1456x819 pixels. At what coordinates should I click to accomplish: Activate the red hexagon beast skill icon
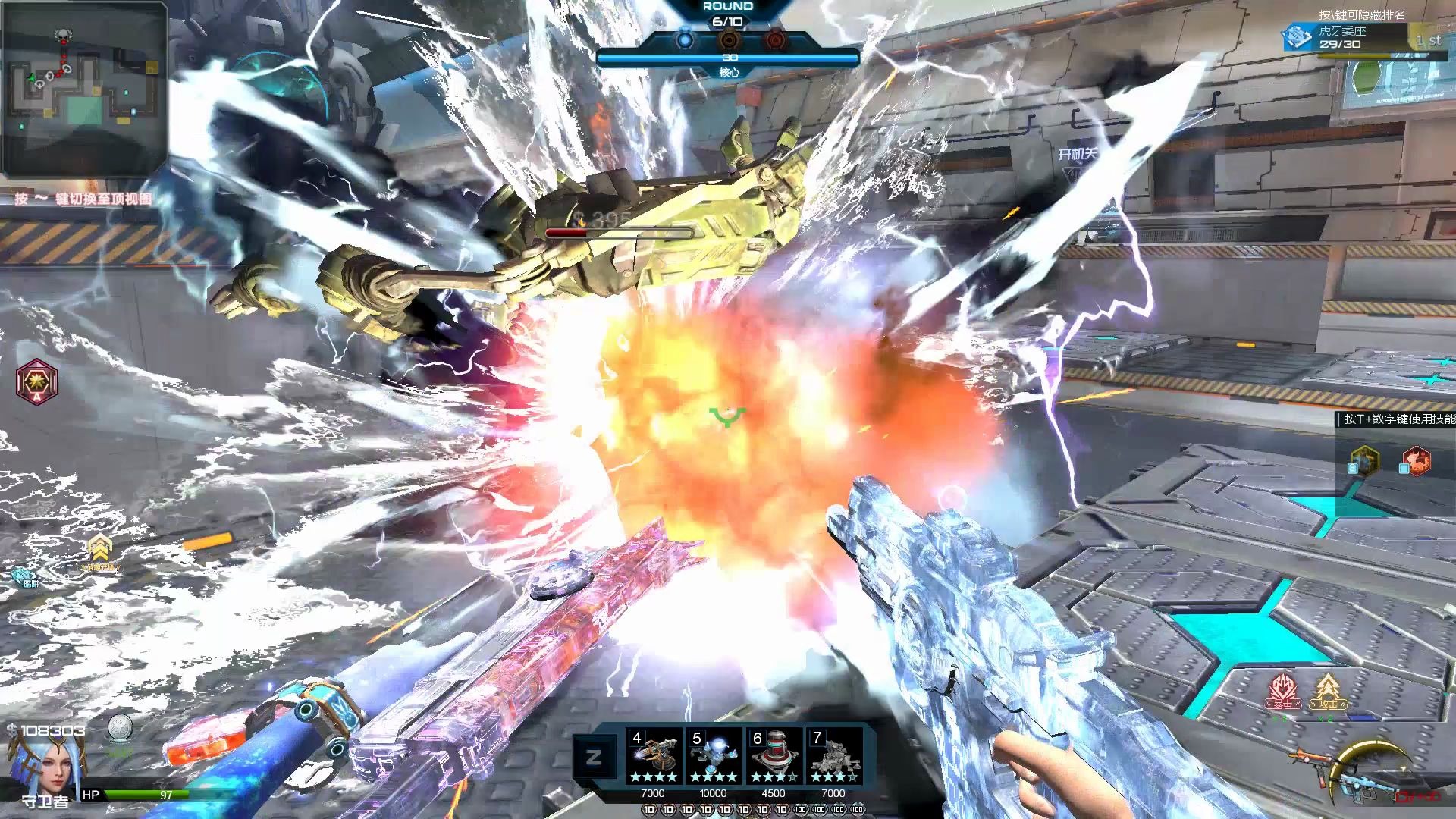pyautogui.click(x=1415, y=460)
